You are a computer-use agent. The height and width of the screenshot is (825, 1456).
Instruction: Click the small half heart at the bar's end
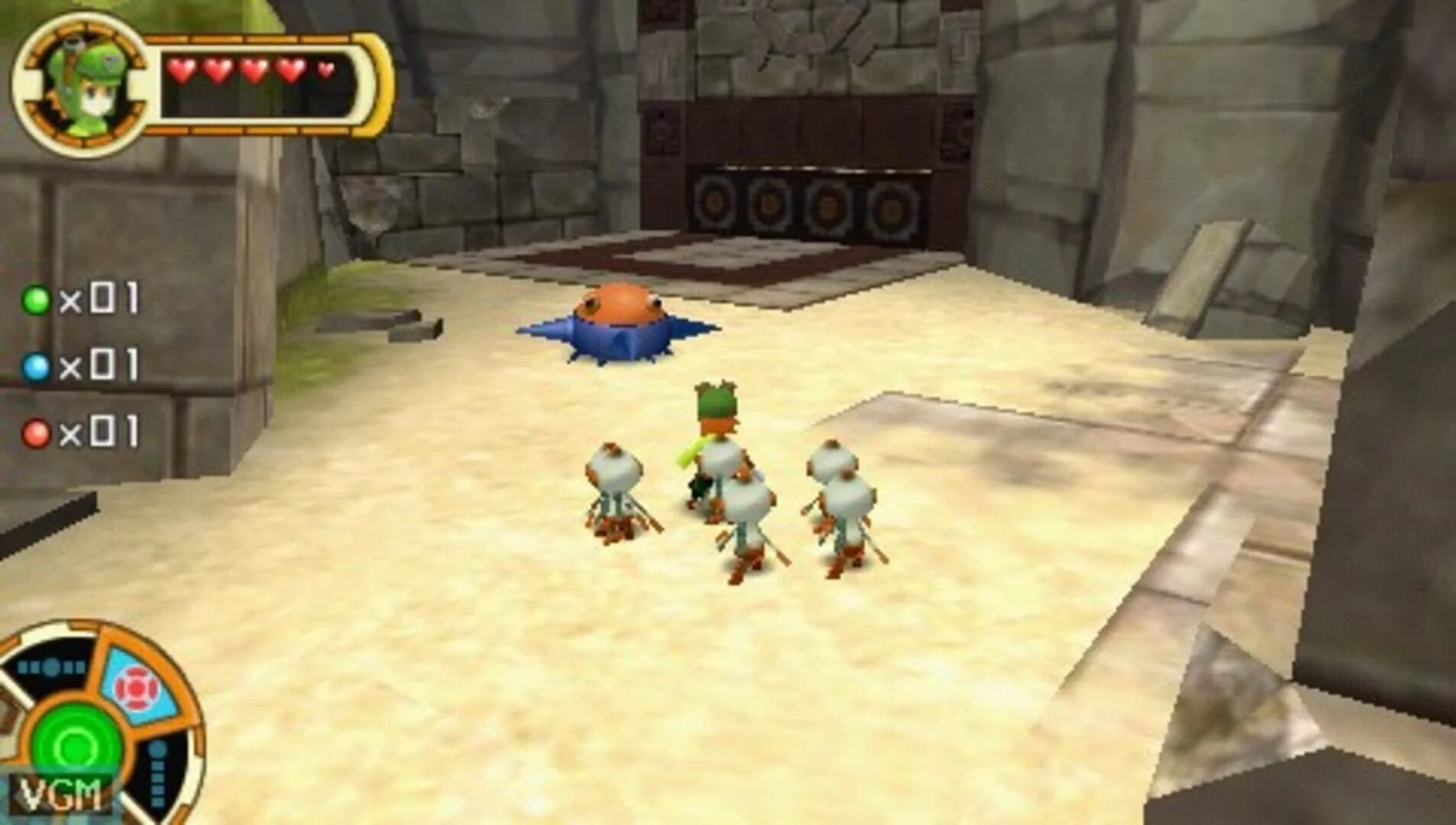tap(327, 70)
